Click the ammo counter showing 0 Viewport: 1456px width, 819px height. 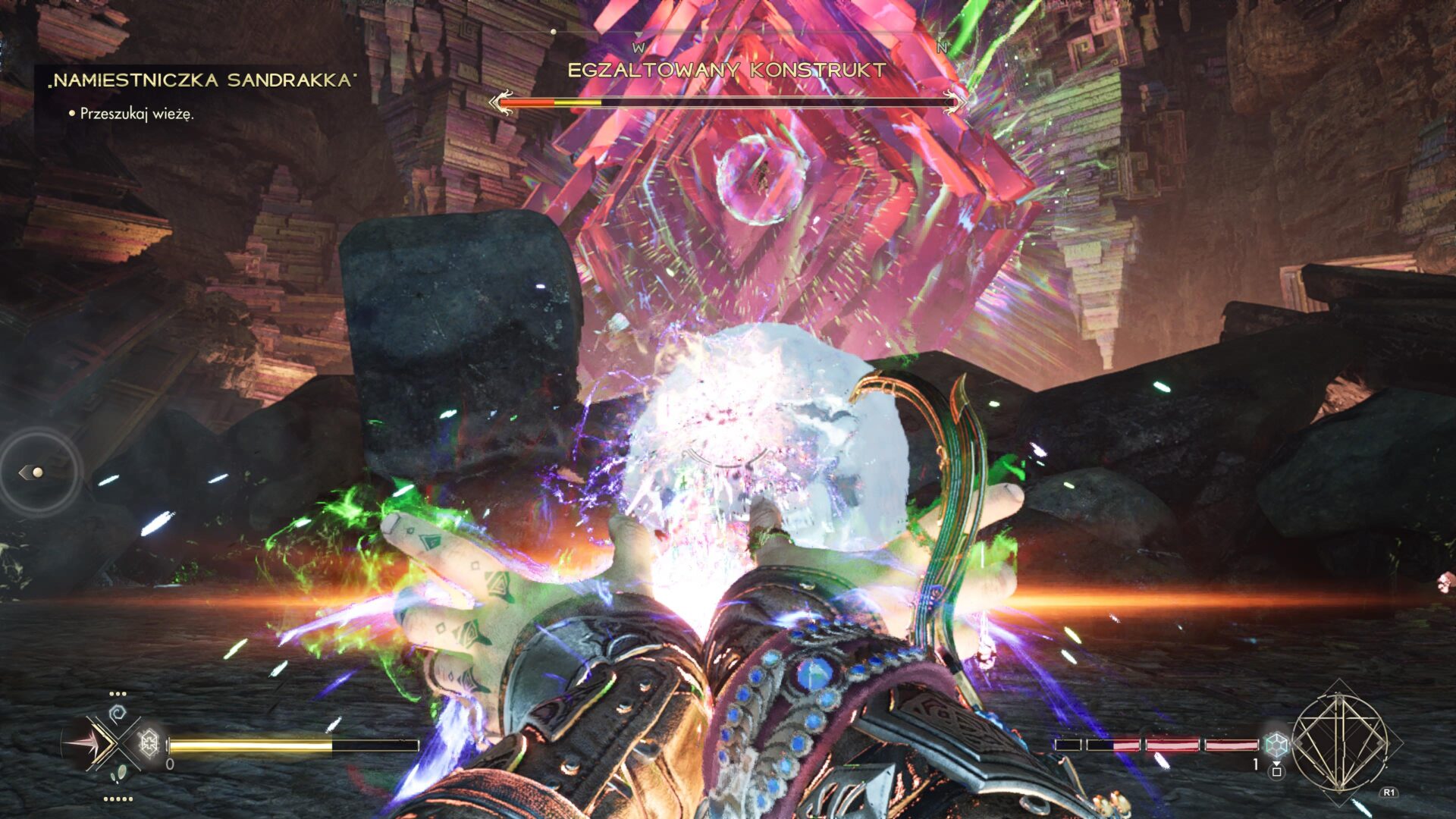[x=169, y=764]
